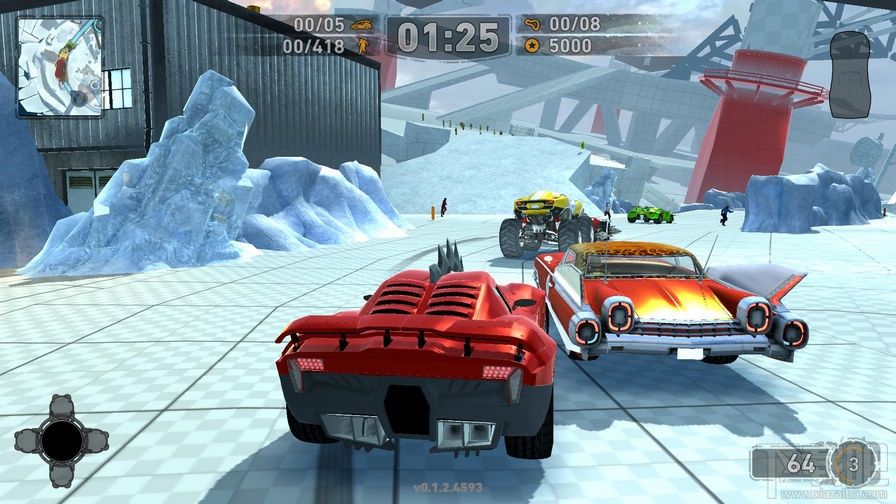Select the car damage status icon
Screen dimensions: 896x504
tap(849, 74)
